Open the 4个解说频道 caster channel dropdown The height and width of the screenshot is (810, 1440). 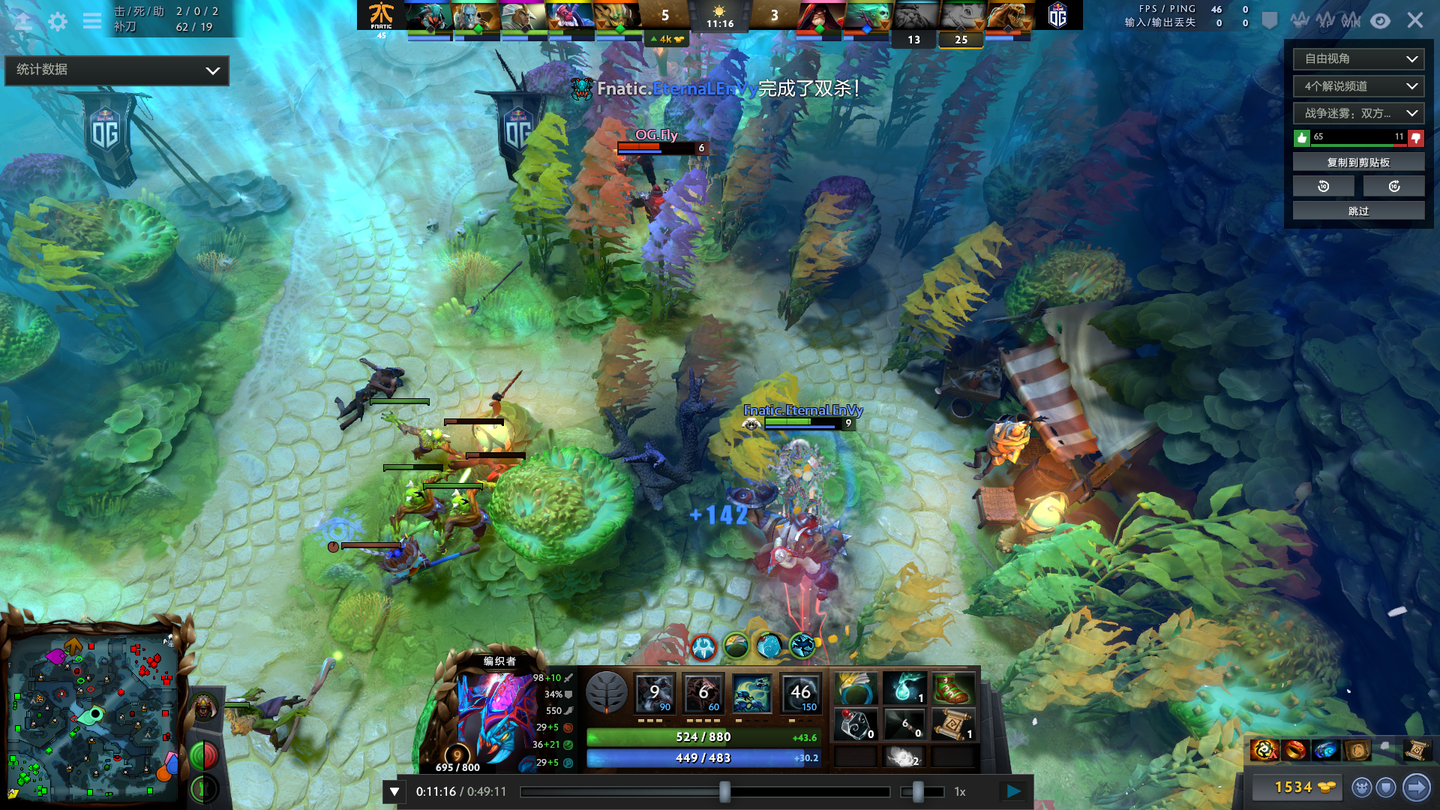(1357, 86)
